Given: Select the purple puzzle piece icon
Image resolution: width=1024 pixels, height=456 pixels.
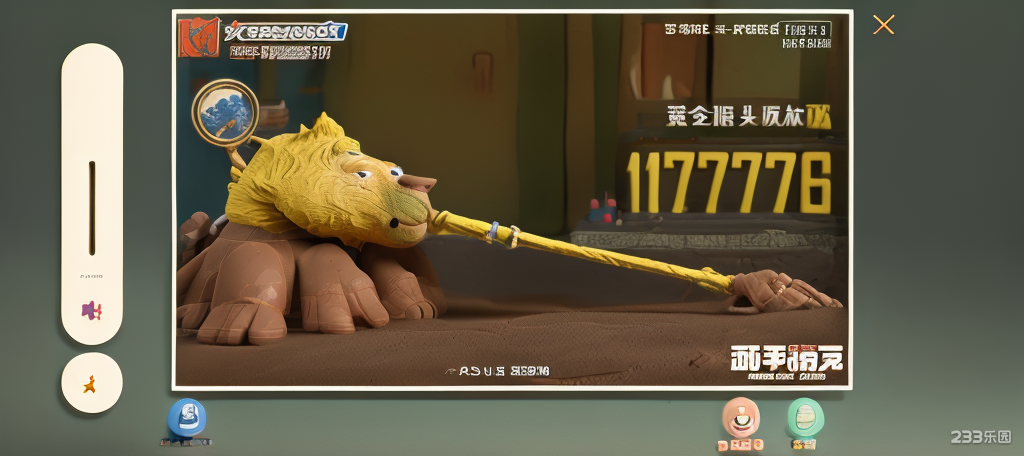Looking at the screenshot, I should (91, 310).
